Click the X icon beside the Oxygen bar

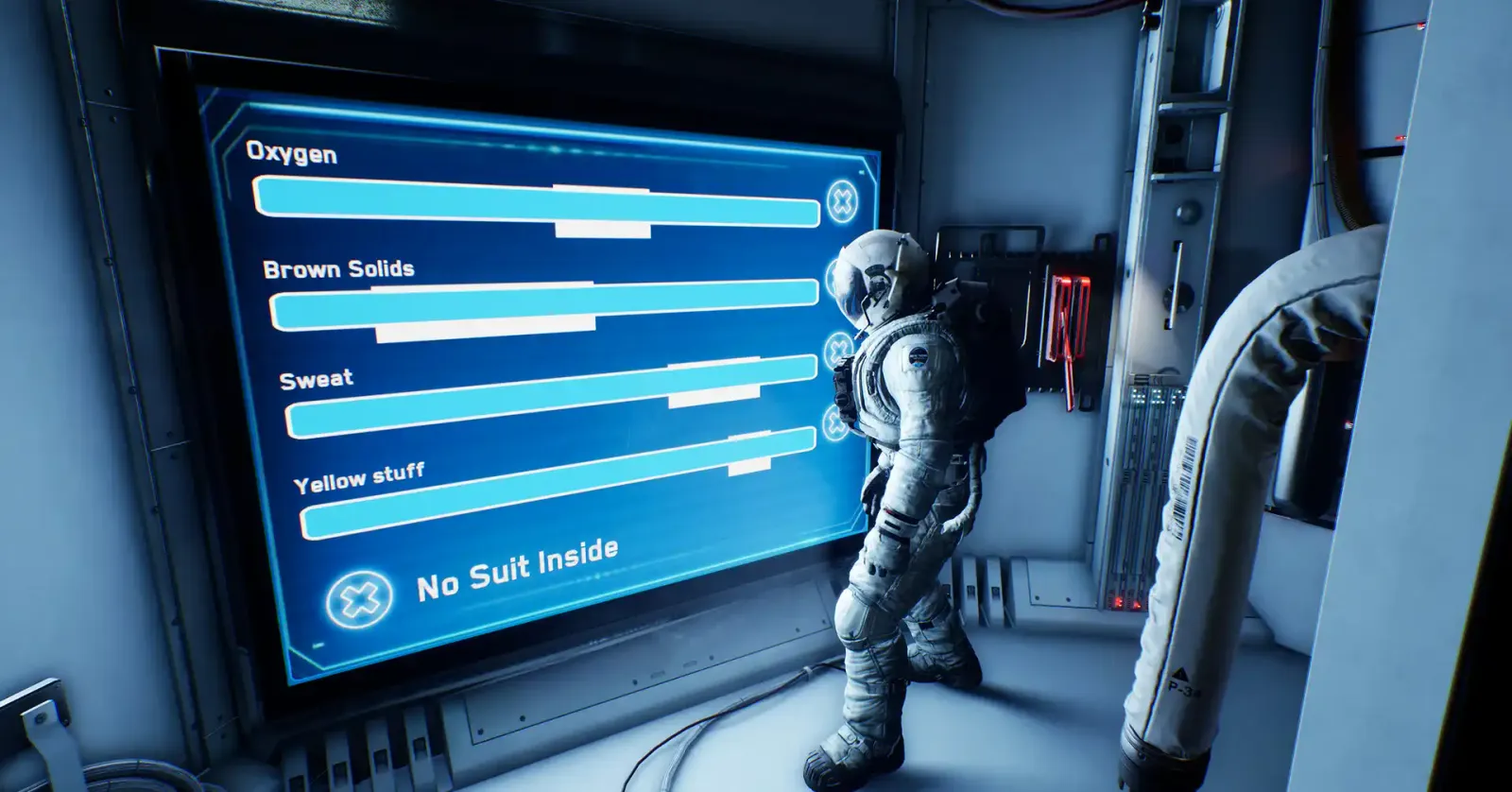click(842, 200)
